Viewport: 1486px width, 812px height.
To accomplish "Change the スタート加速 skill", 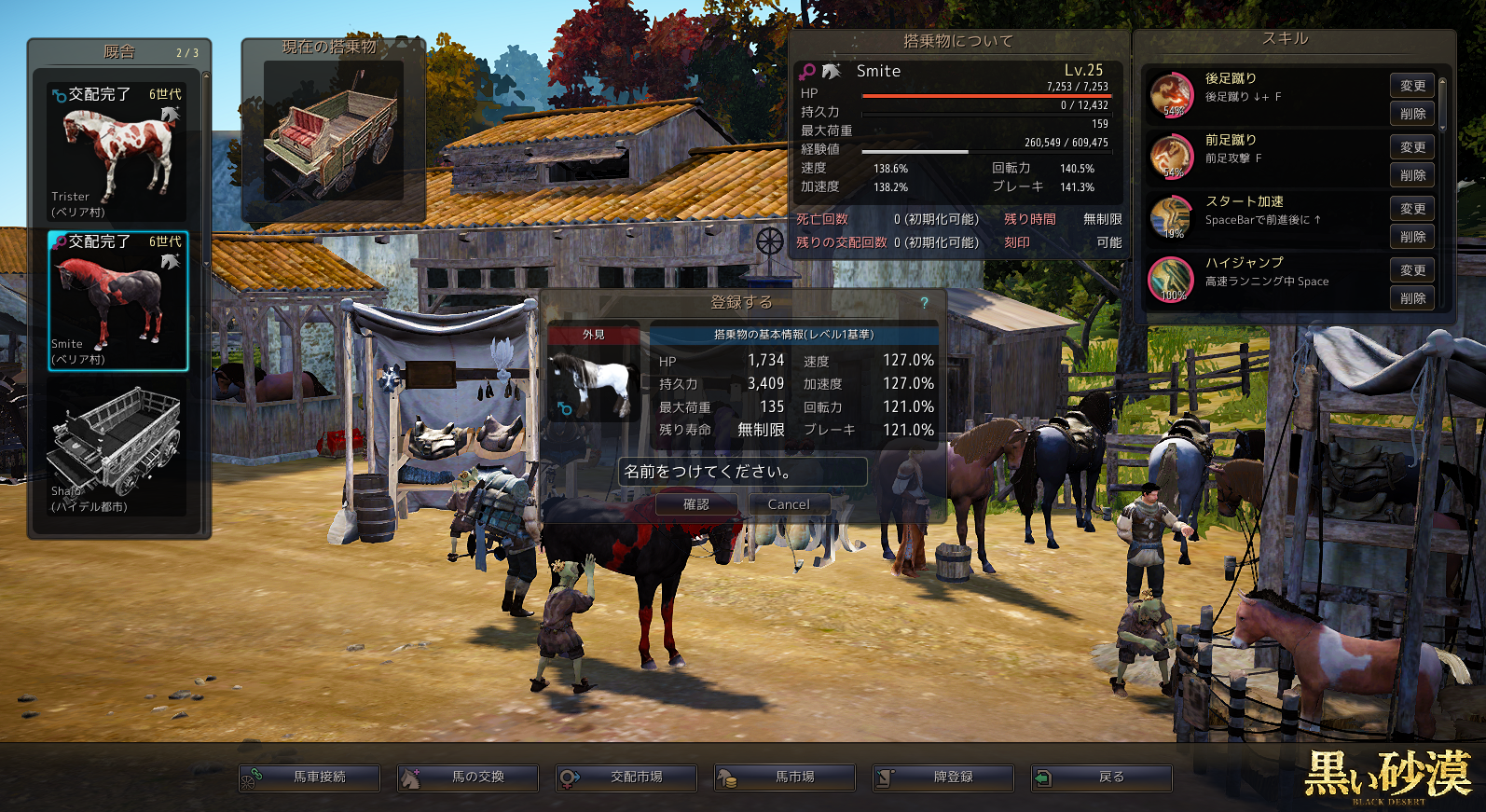I will [x=1412, y=209].
